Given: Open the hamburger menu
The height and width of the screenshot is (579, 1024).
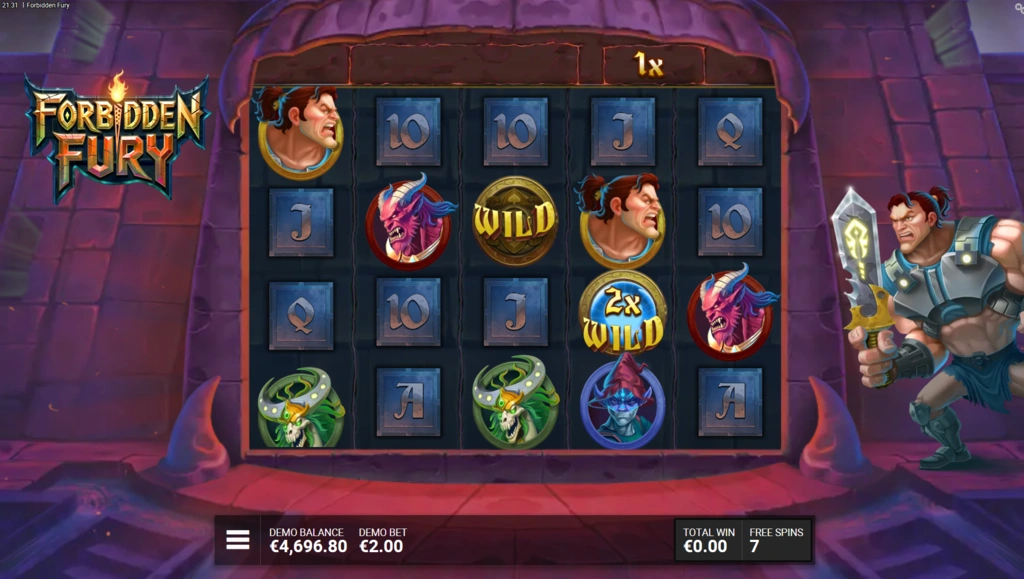Looking at the screenshot, I should [238, 540].
